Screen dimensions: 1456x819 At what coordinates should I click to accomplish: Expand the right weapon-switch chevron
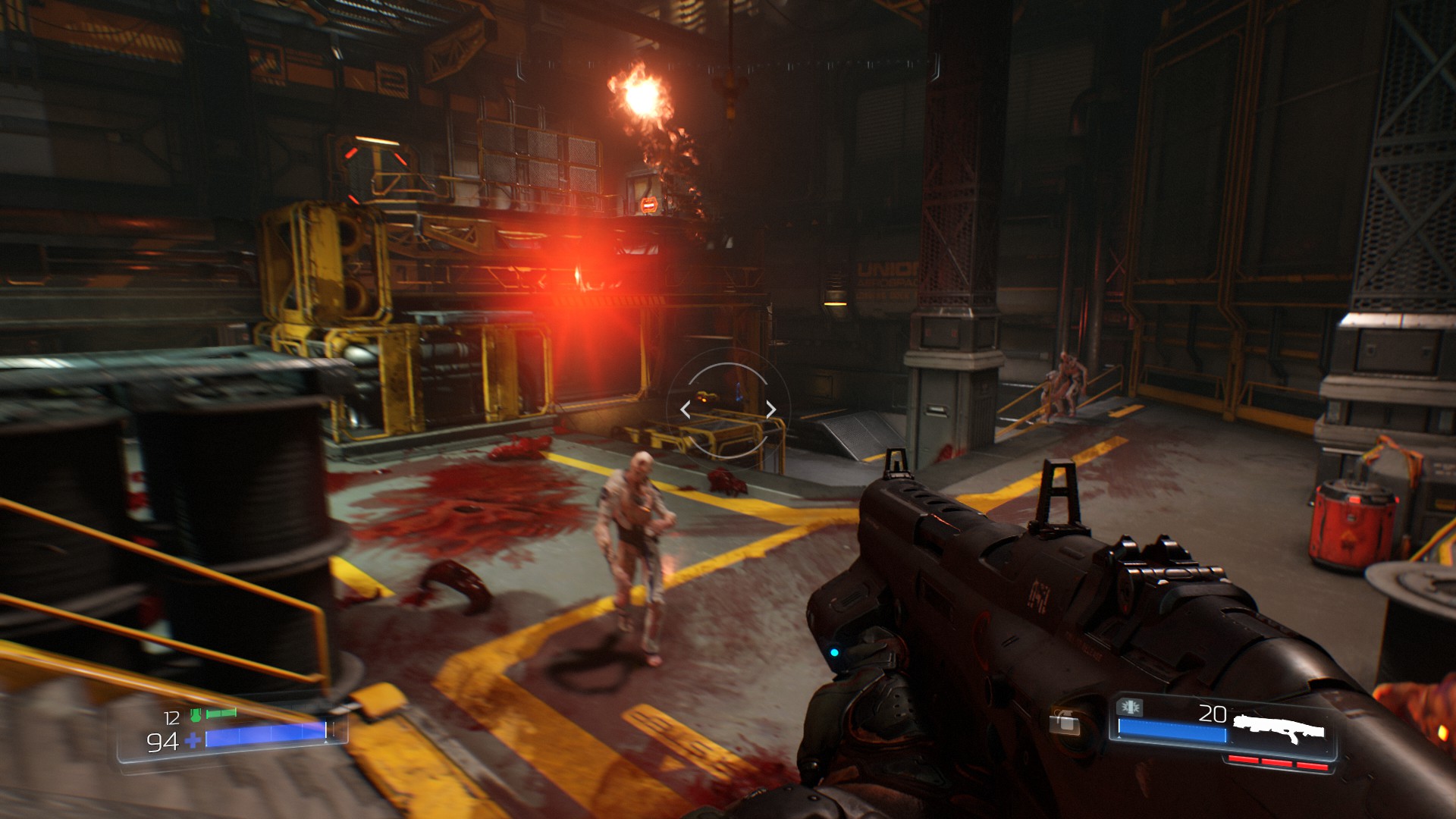tap(770, 409)
